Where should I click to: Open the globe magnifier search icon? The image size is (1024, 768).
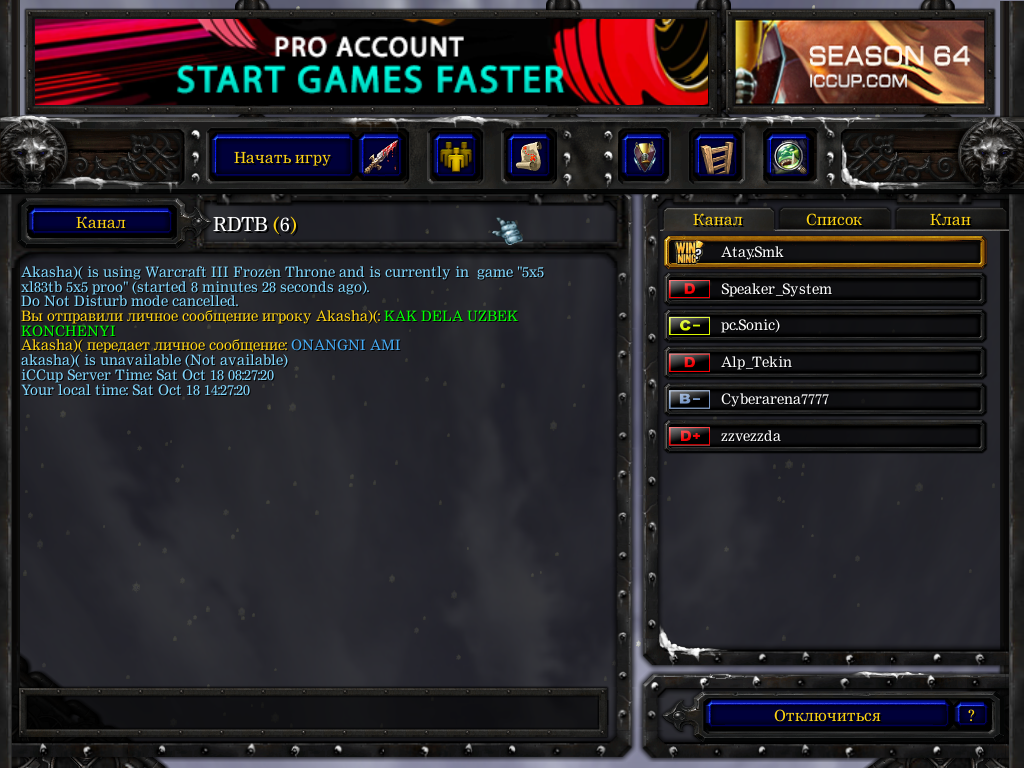tap(788, 157)
